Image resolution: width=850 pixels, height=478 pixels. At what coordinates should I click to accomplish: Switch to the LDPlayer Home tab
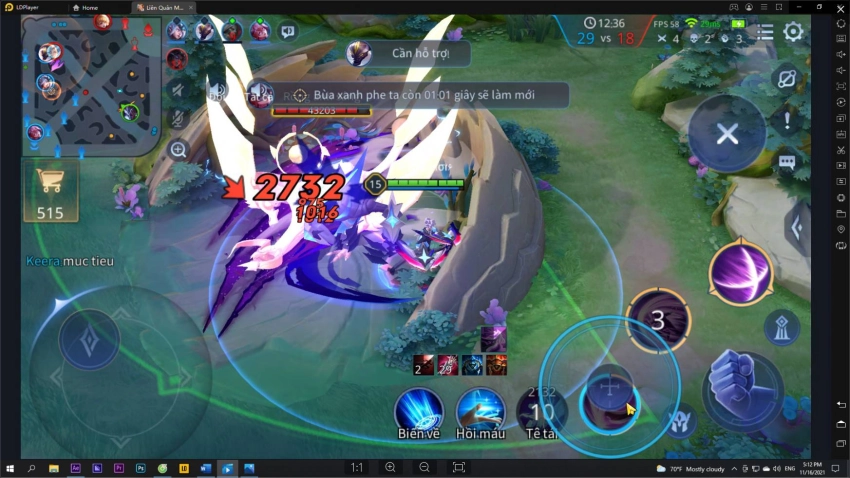coord(89,7)
